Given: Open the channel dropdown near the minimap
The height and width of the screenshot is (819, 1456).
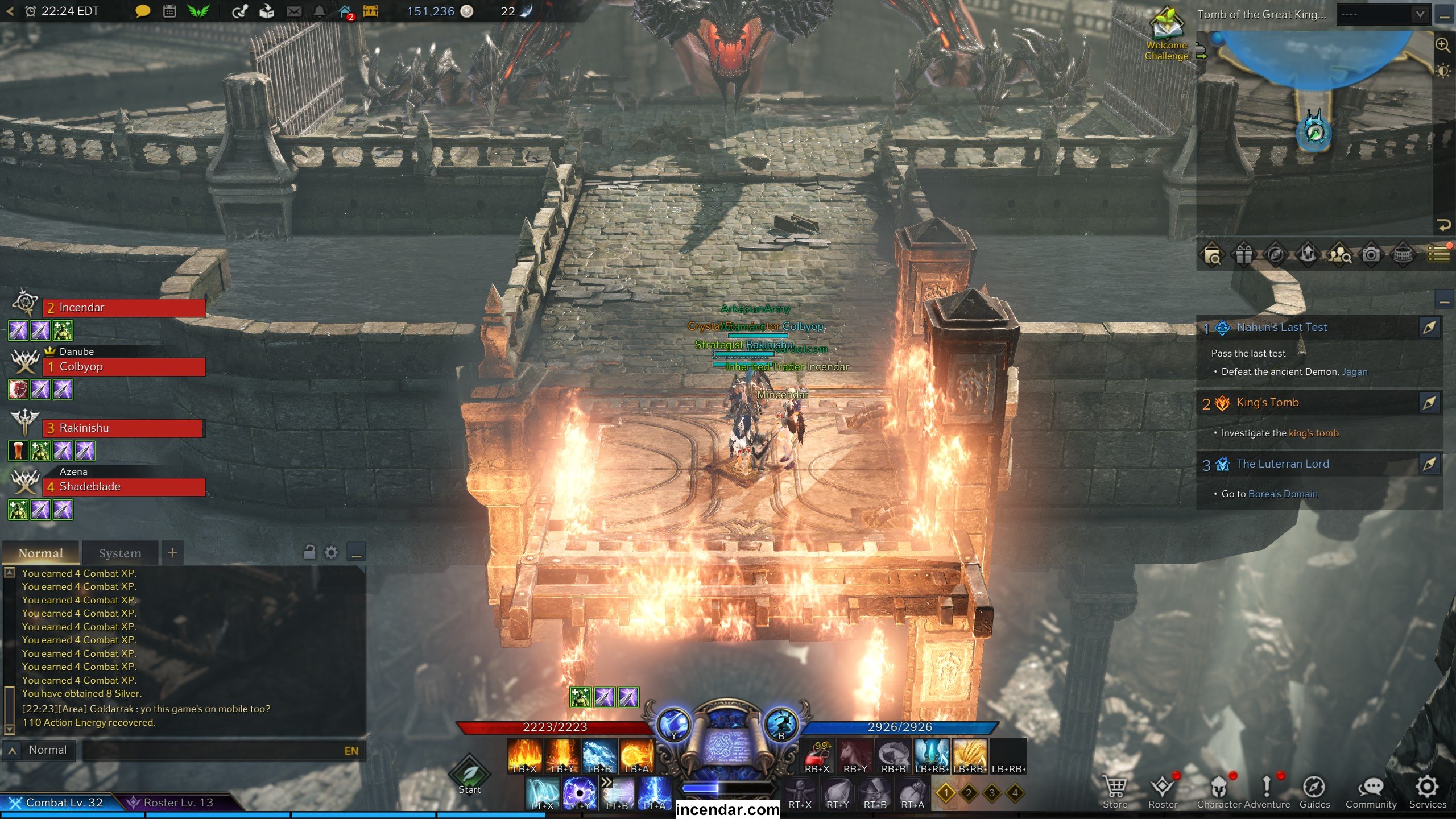Looking at the screenshot, I should tap(1383, 15).
